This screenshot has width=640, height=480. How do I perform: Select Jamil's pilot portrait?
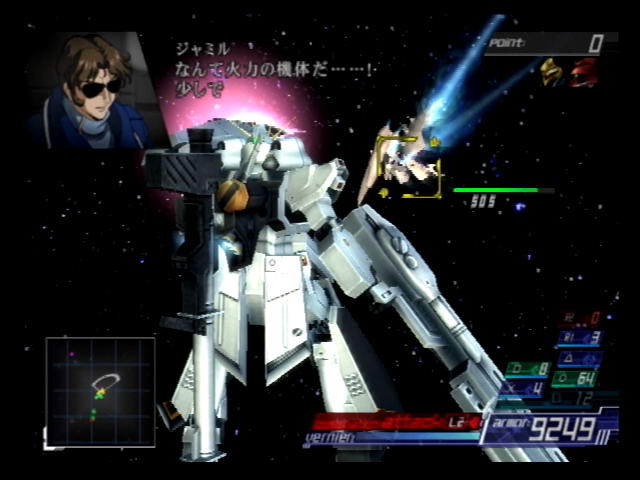88,90
